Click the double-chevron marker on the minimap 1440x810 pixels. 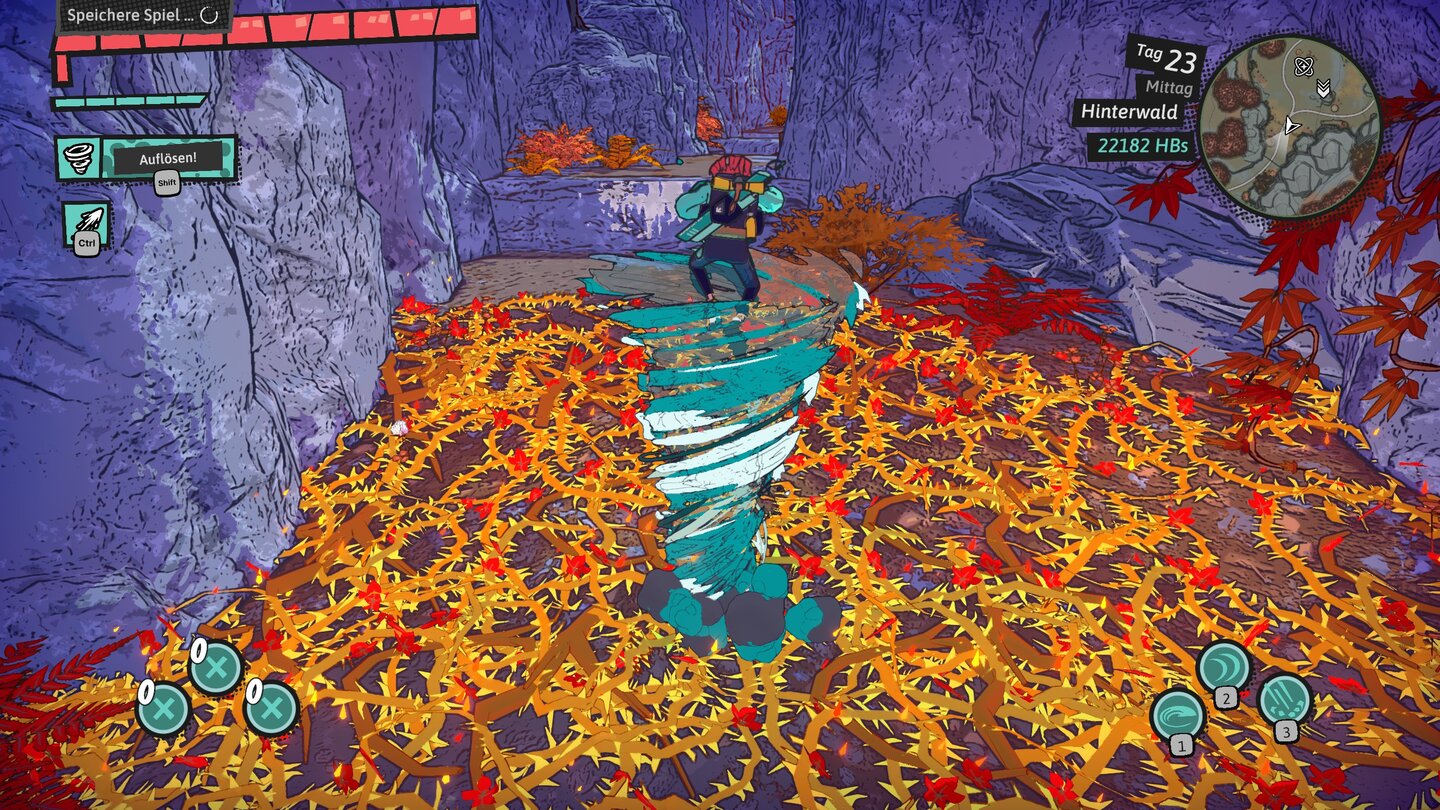pos(1323,88)
